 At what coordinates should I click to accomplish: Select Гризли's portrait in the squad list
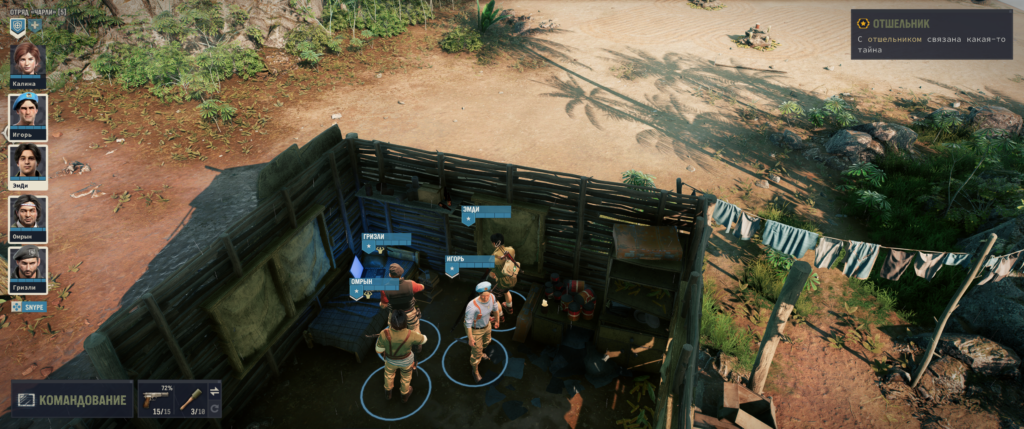point(28,263)
